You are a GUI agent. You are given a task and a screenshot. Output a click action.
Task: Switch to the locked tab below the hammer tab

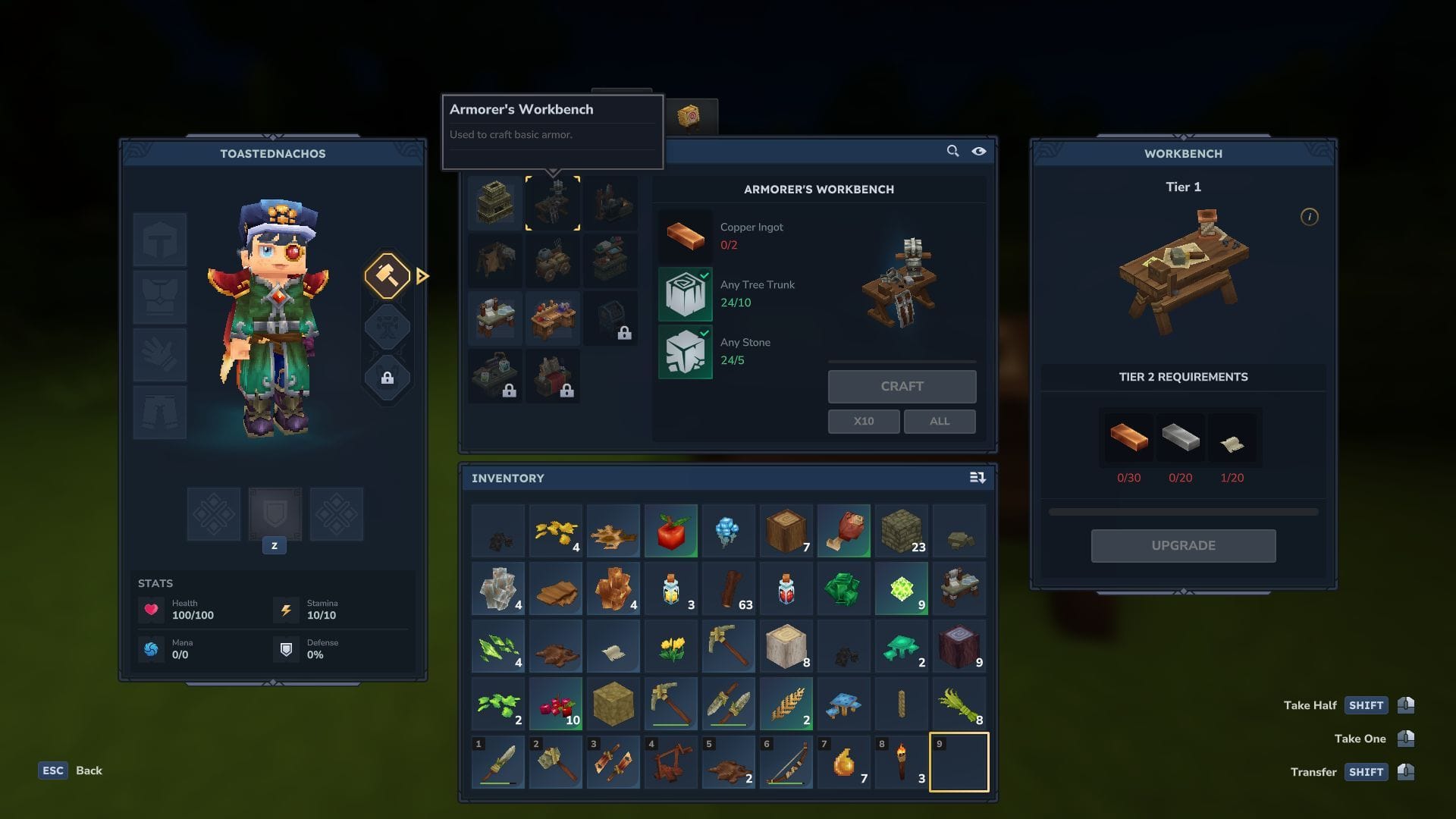(x=388, y=378)
